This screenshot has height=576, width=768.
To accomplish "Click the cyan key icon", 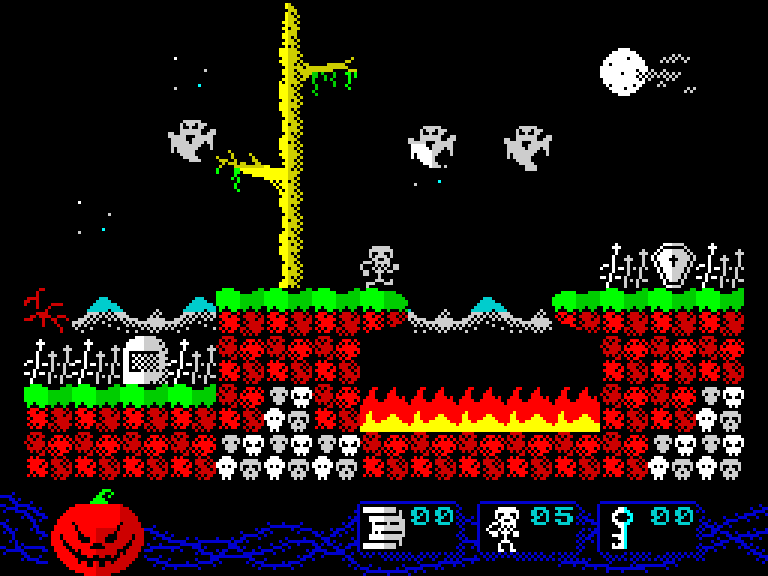I will (622, 528).
